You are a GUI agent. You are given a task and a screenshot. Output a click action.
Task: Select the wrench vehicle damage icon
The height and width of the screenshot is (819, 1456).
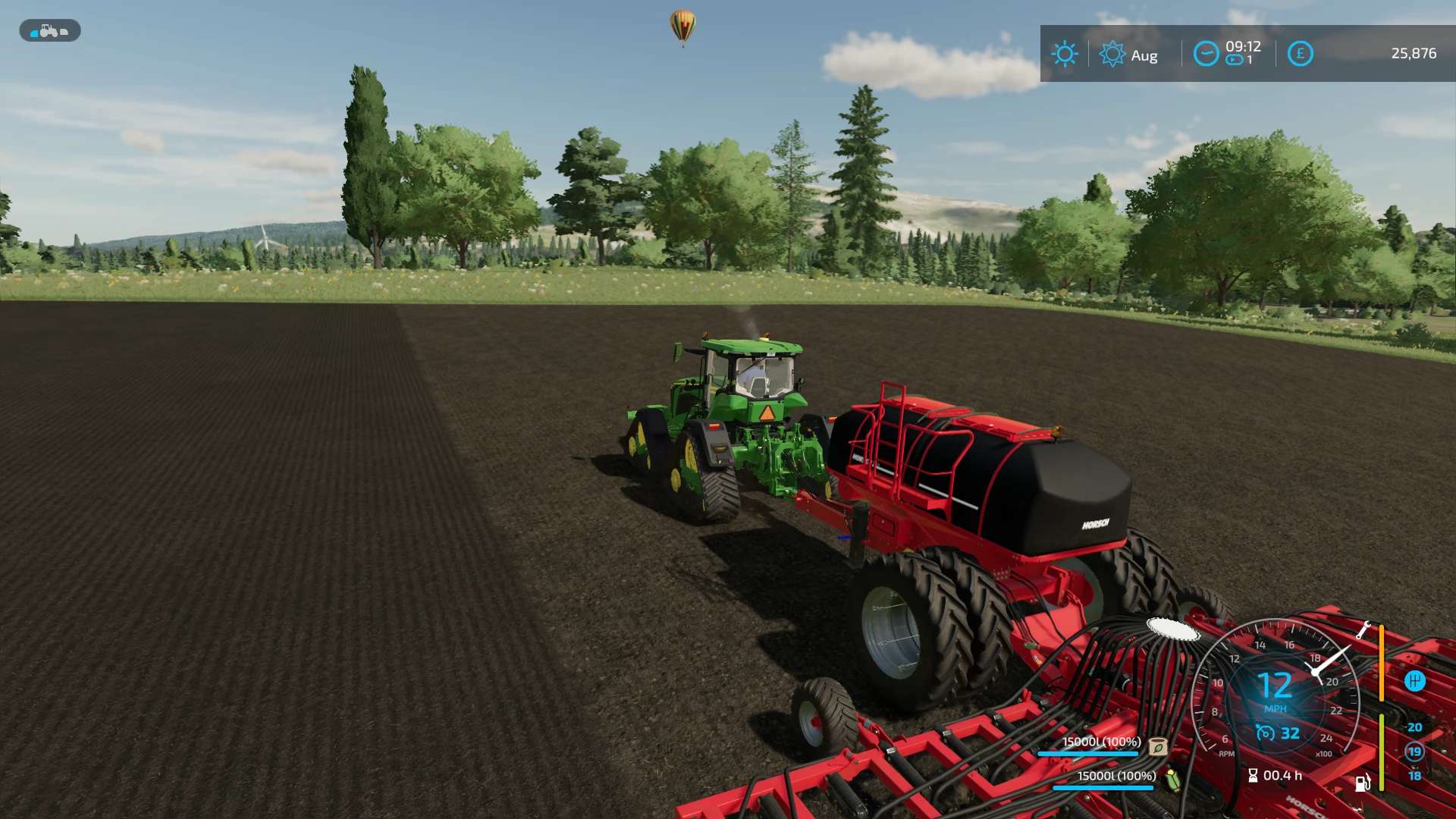point(1363,630)
